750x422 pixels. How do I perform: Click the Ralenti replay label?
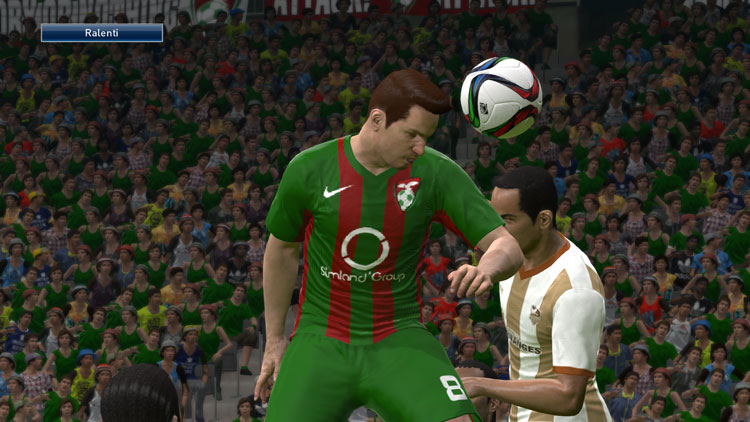[x=102, y=33]
